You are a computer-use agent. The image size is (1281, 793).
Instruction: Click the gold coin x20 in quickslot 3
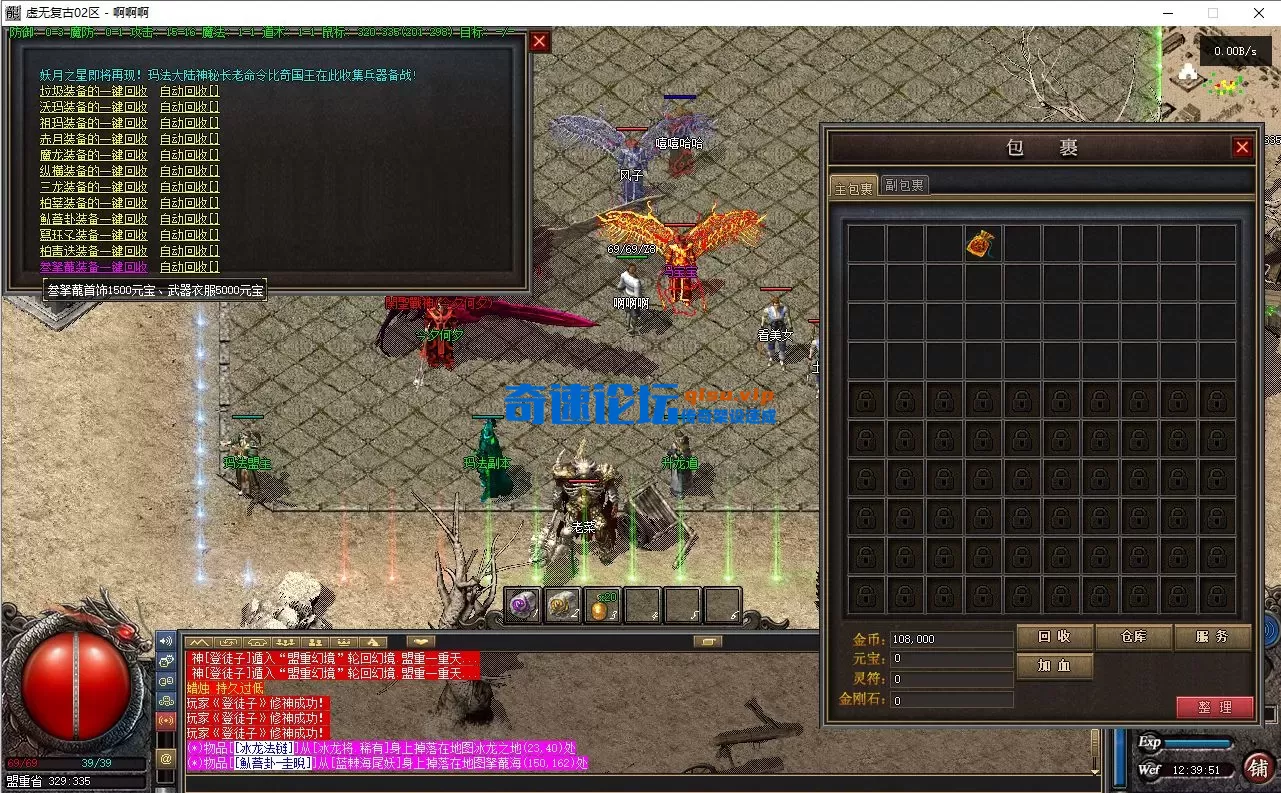tap(603, 607)
